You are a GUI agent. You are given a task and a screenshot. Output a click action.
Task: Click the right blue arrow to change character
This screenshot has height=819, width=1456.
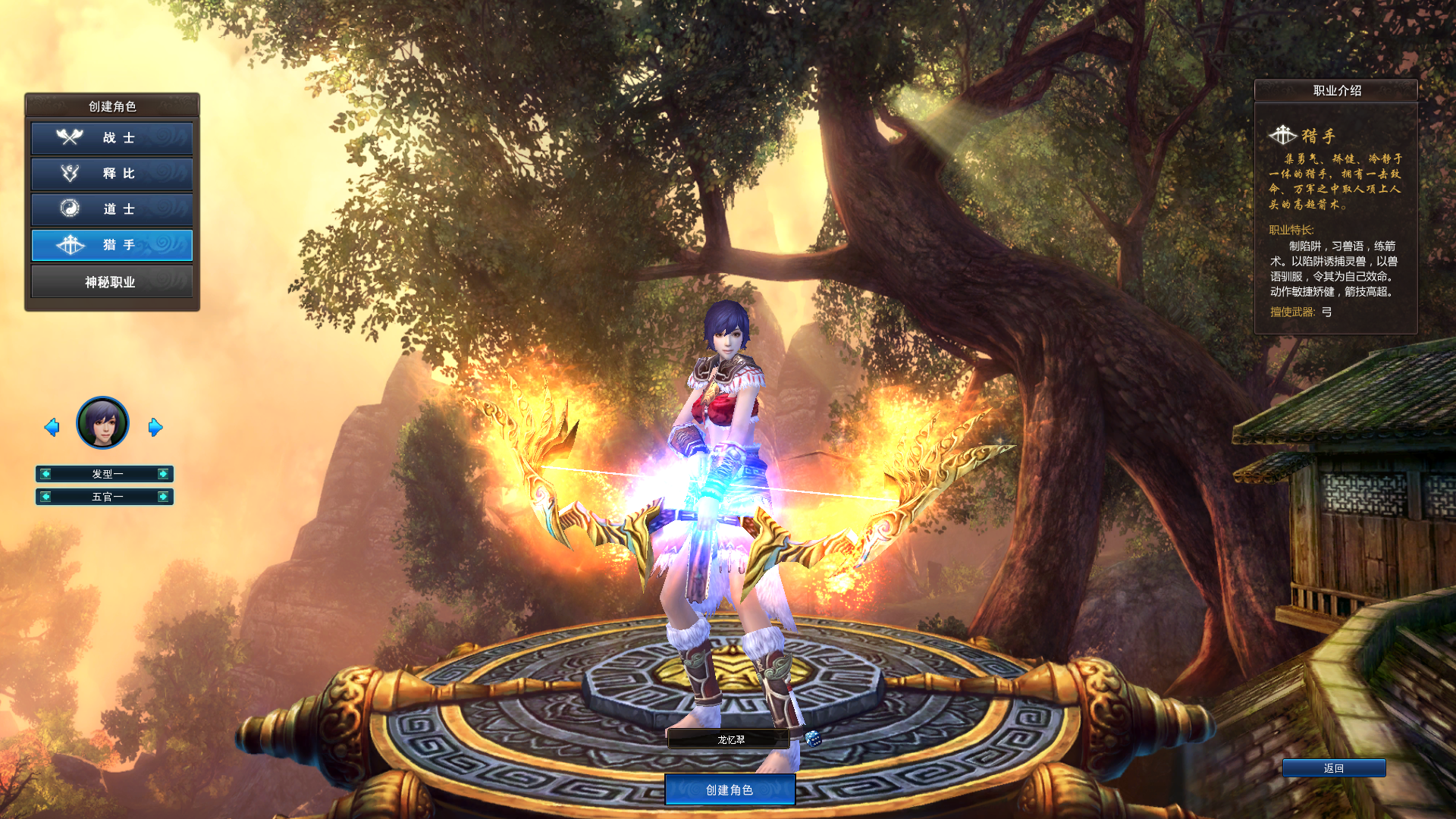point(155,427)
